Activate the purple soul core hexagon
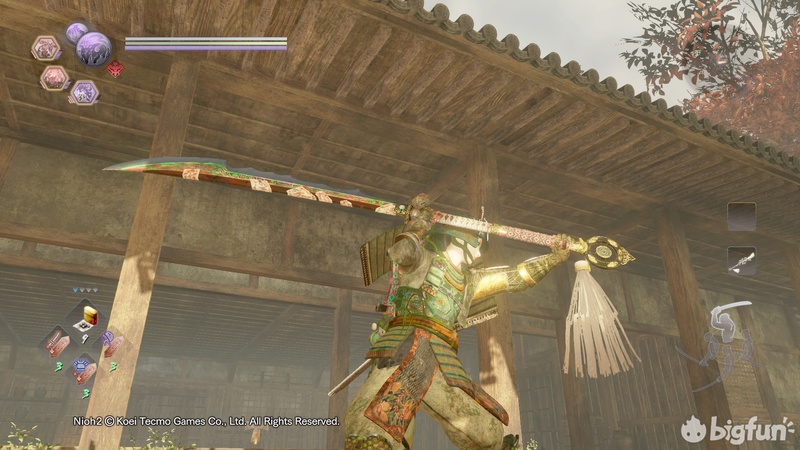This screenshot has height=450, width=800. click(x=84, y=92)
